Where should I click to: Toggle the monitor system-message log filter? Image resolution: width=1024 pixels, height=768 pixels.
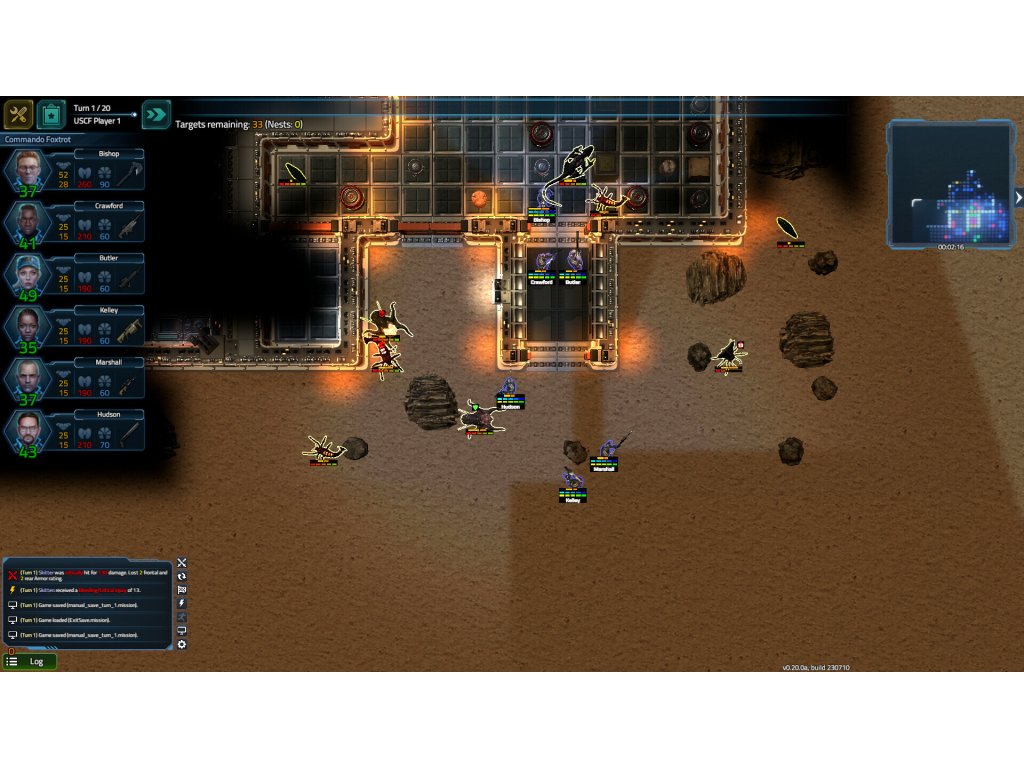(182, 631)
